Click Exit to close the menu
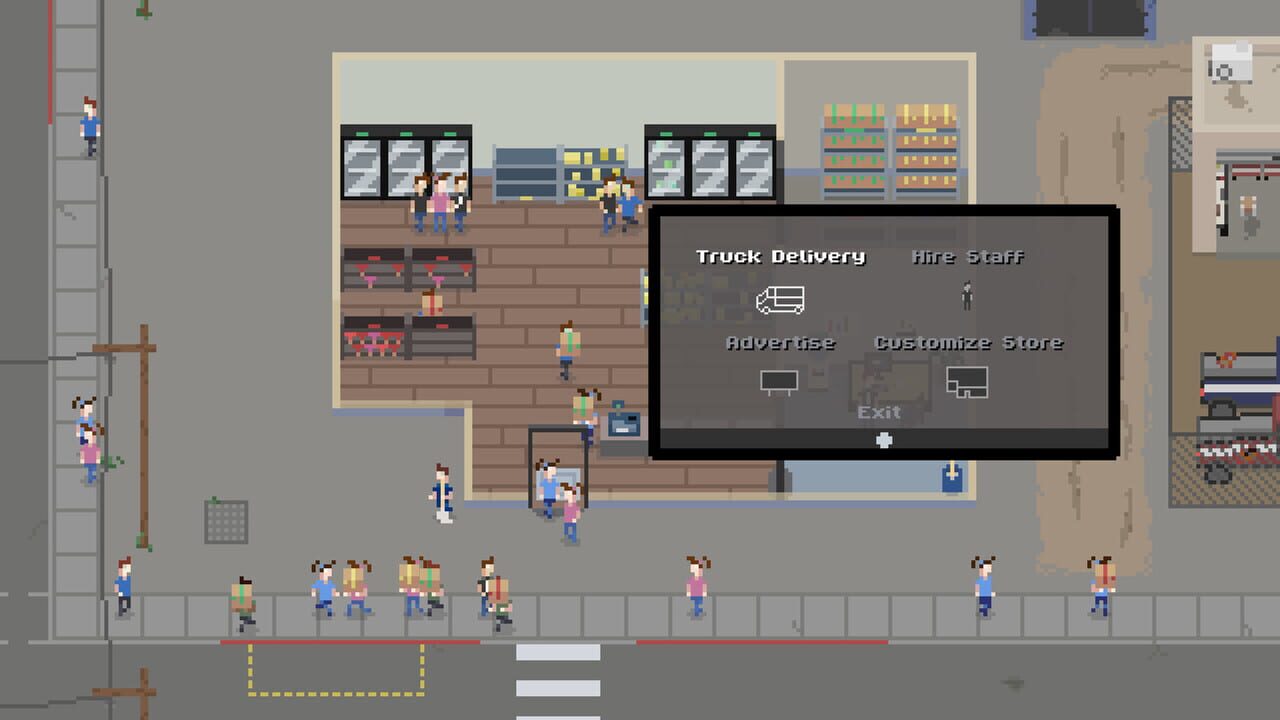The width and height of the screenshot is (1280, 720). point(877,411)
